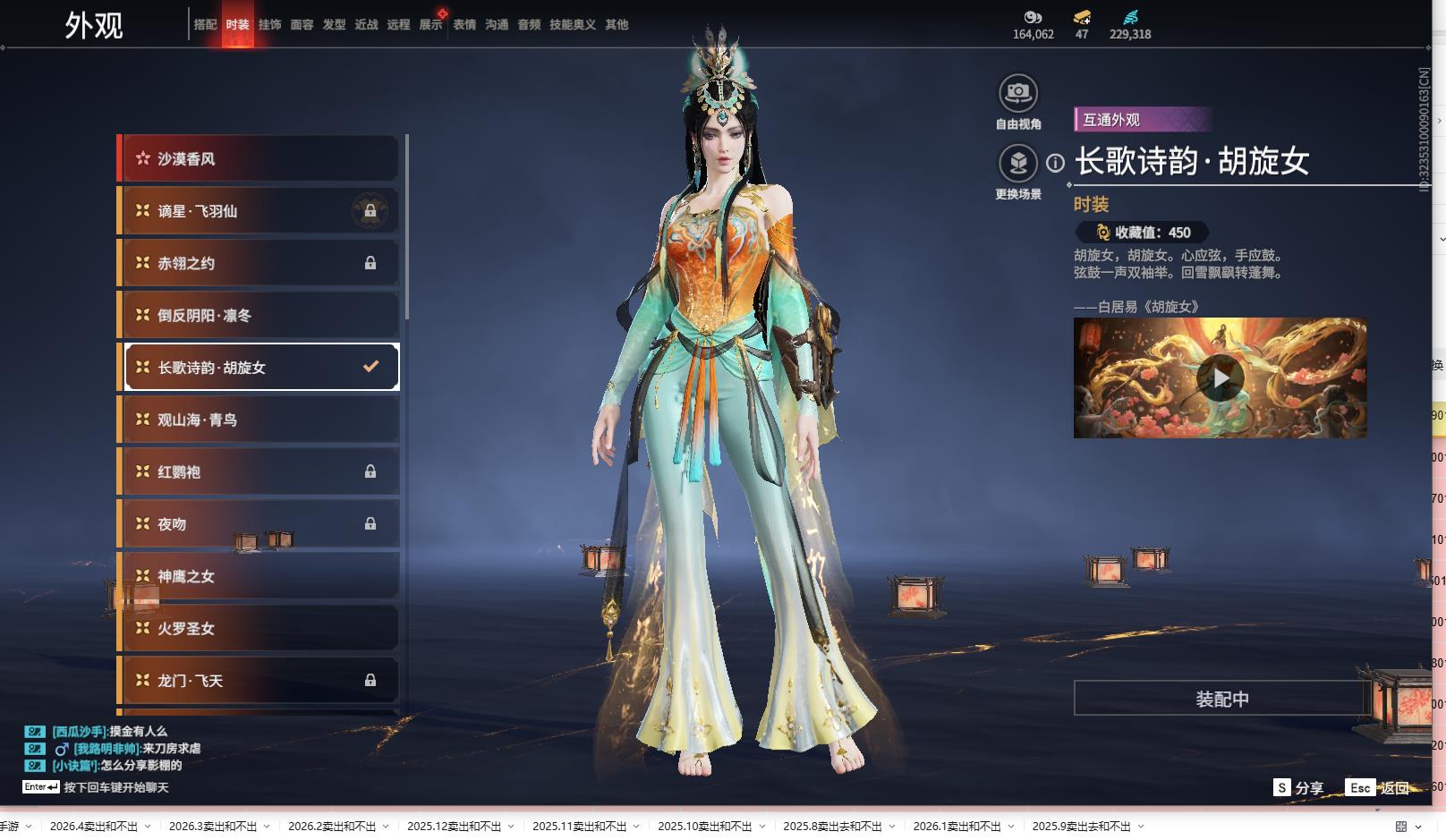Image resolution: width=1446 pixels, height=840 pixels.
Task: Play the 胡旋女 preview video
Action: point(1220,378)
